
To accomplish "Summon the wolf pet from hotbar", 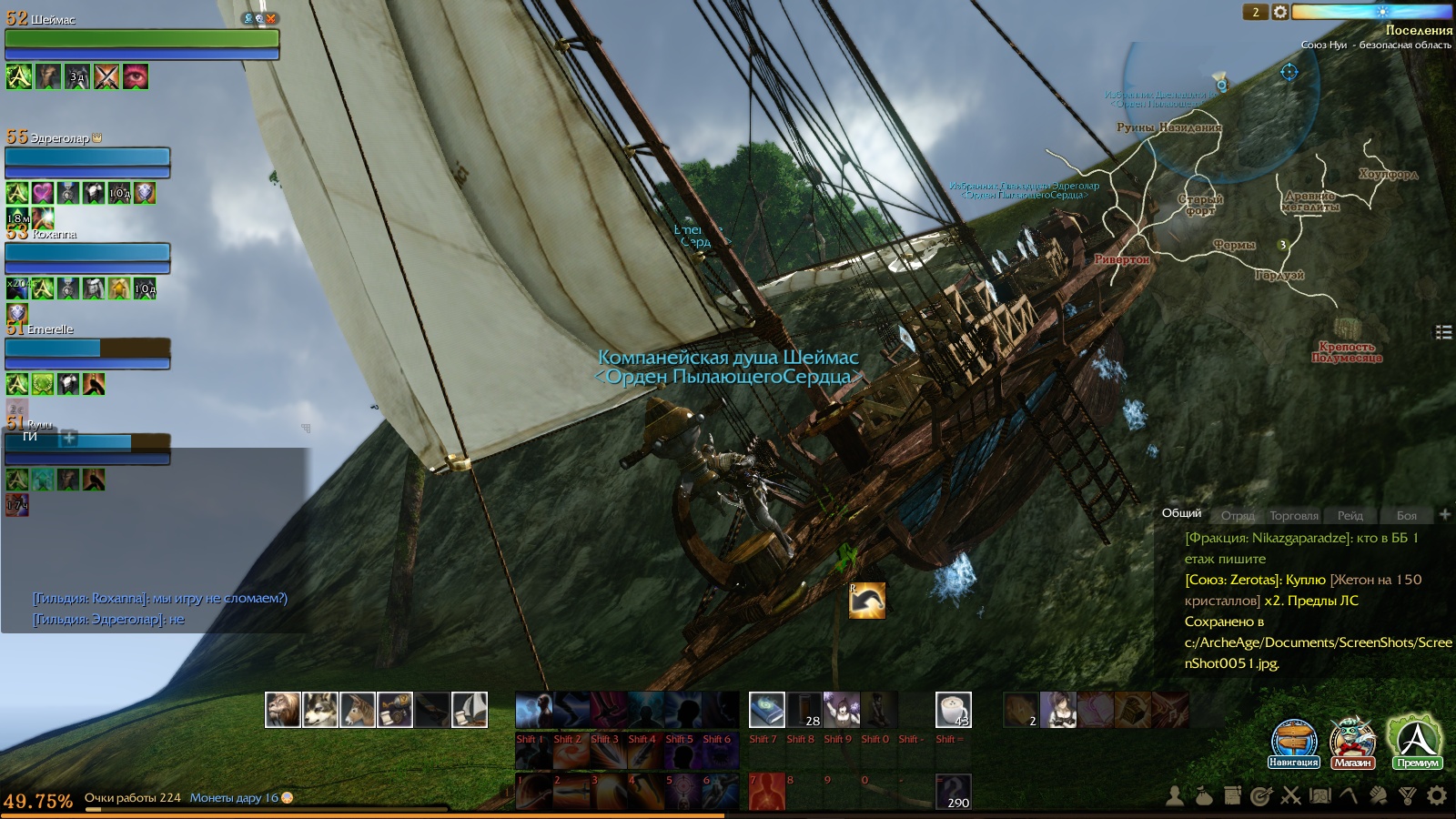I will [x=320, y=710].
